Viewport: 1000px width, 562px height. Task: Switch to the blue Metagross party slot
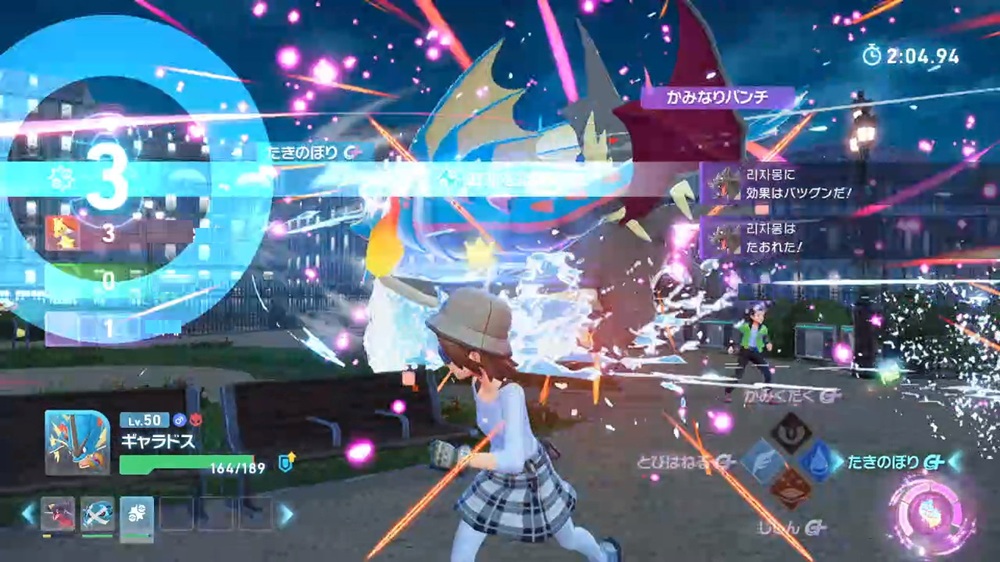pos(97,514)
